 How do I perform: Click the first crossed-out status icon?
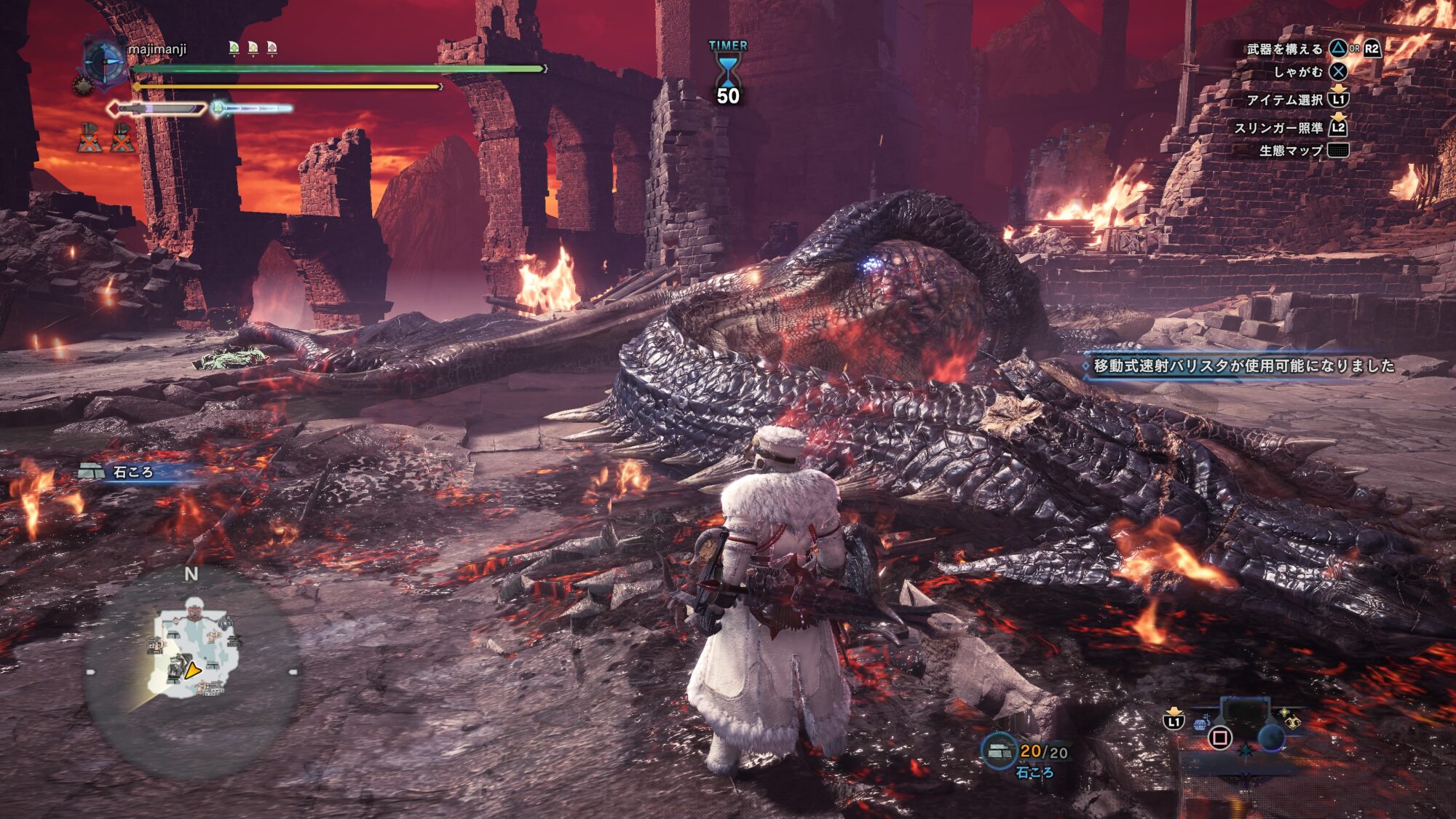click(90, 138)
